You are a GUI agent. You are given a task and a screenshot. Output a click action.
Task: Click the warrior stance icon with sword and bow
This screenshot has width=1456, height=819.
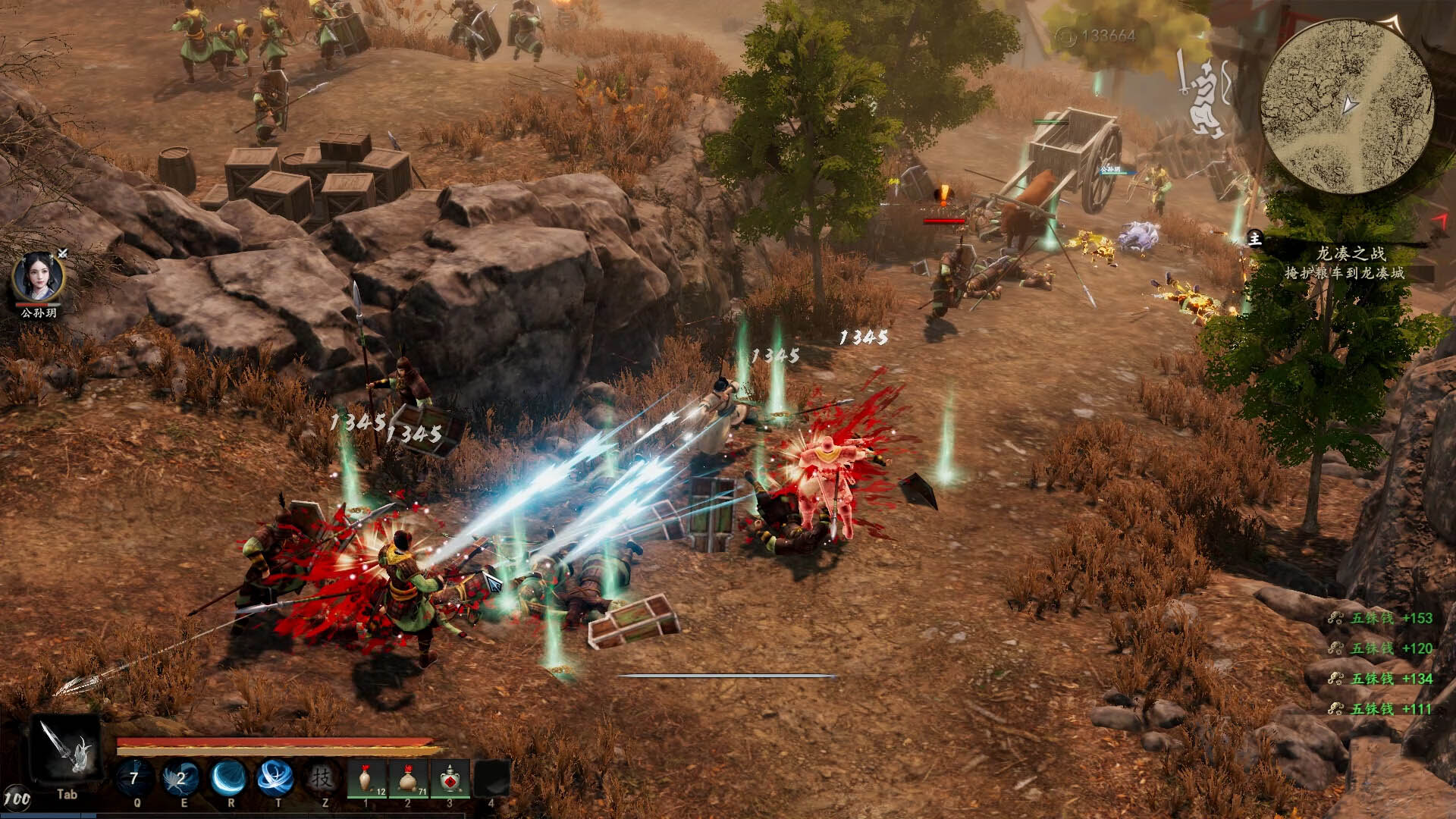(1203, 96)
